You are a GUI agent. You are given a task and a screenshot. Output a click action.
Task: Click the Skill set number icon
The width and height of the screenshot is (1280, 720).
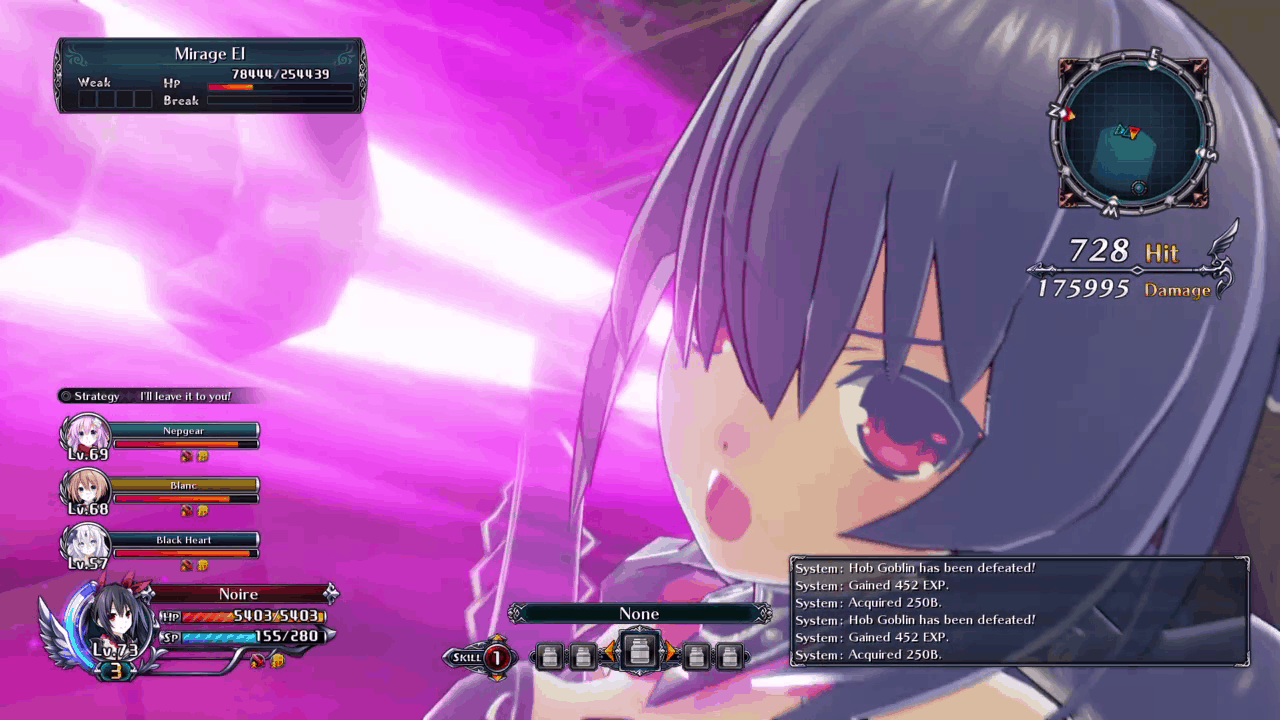(496, 657)
